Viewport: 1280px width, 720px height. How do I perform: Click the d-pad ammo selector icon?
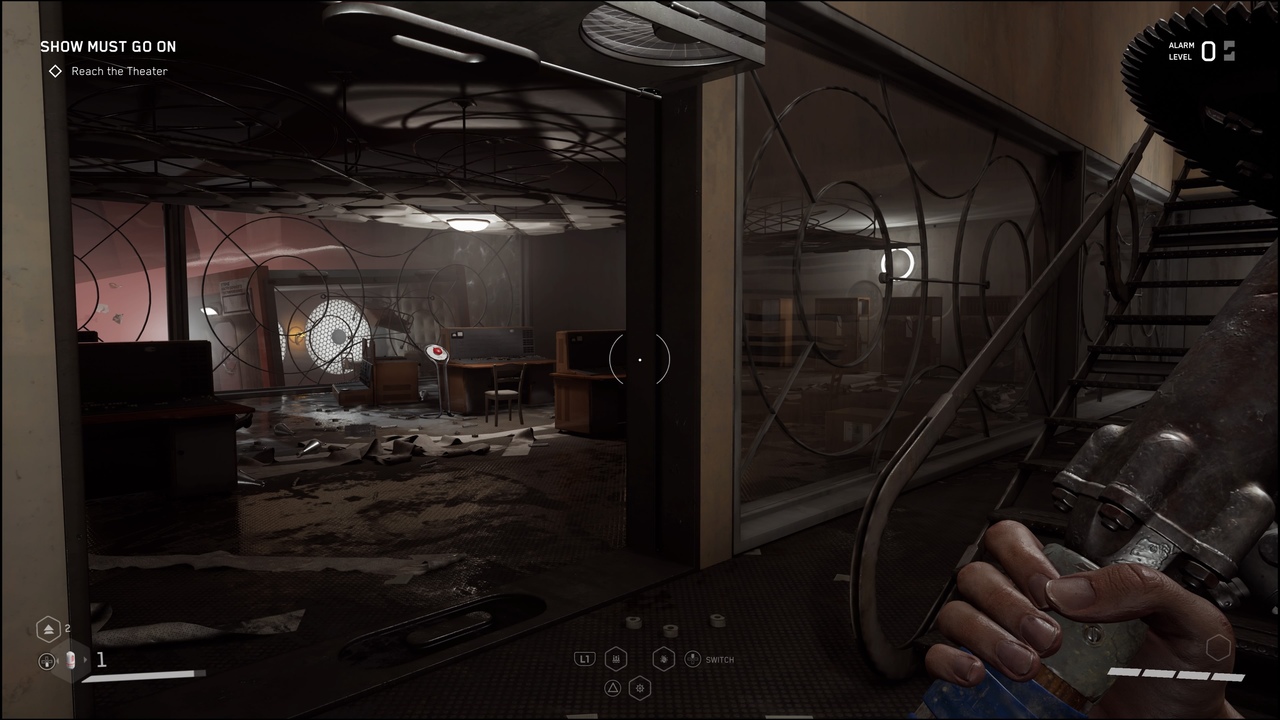pos(47,661)
